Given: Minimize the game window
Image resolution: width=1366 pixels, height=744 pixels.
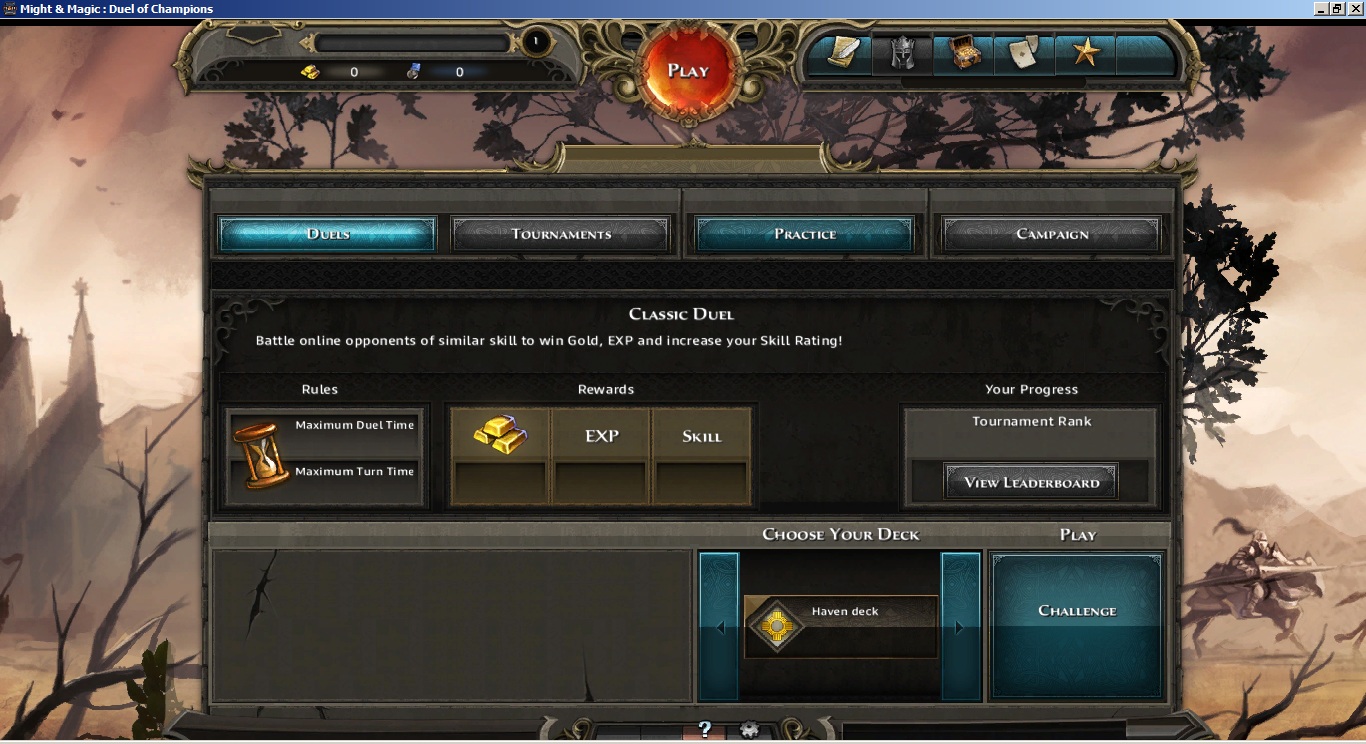Looking at the screenshot, I should [1319, 8].
